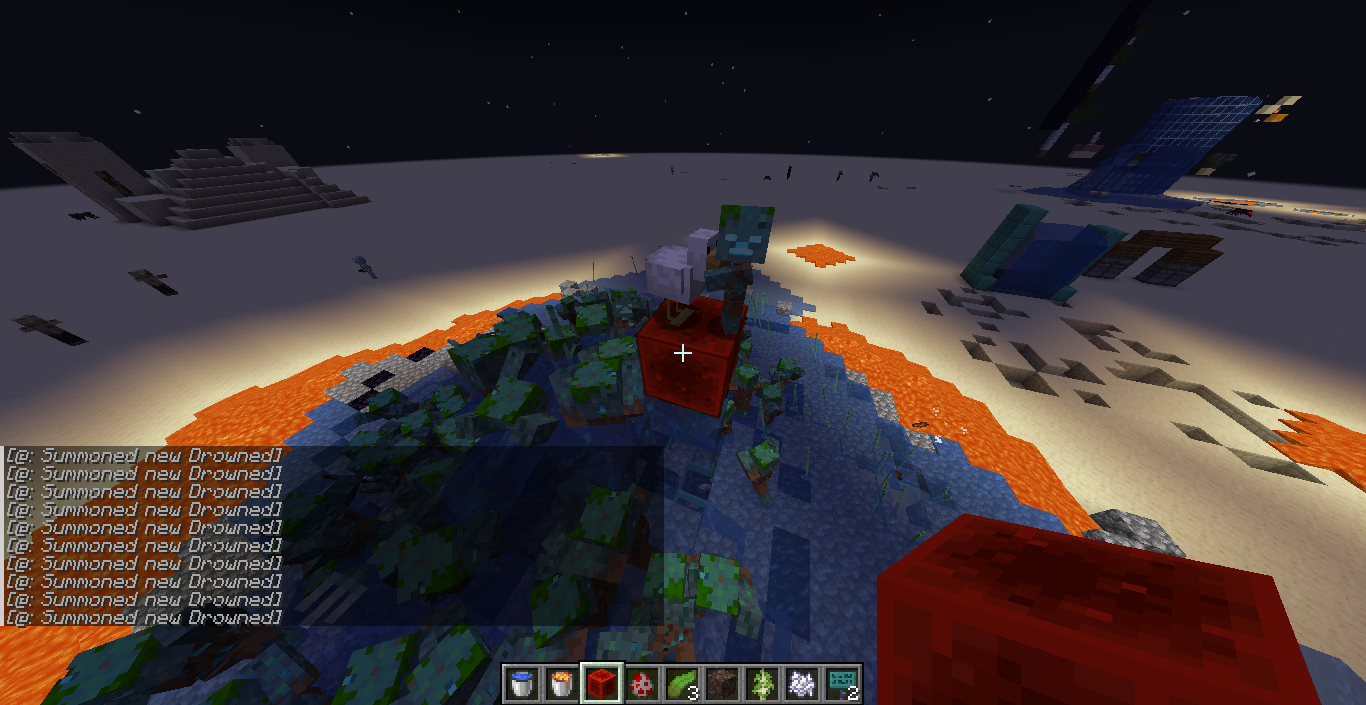The height and width of the screenshot is (705, 1366).
Task: Select the brown dirt block slot
Action: tap(723, 683)
